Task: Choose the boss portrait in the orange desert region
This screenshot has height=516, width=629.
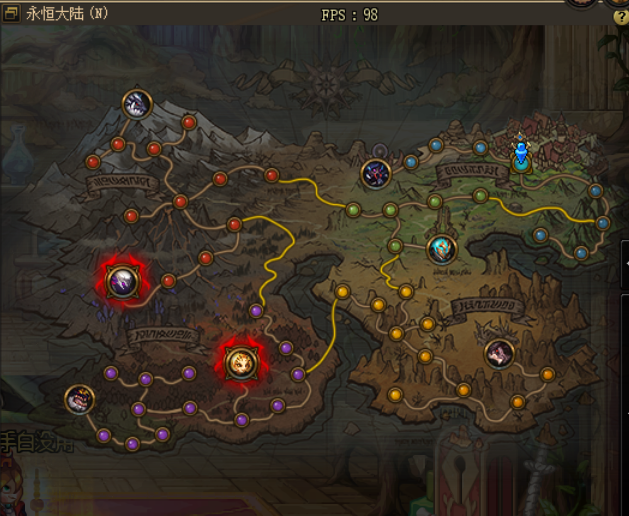Action: (x=498, y=352)
